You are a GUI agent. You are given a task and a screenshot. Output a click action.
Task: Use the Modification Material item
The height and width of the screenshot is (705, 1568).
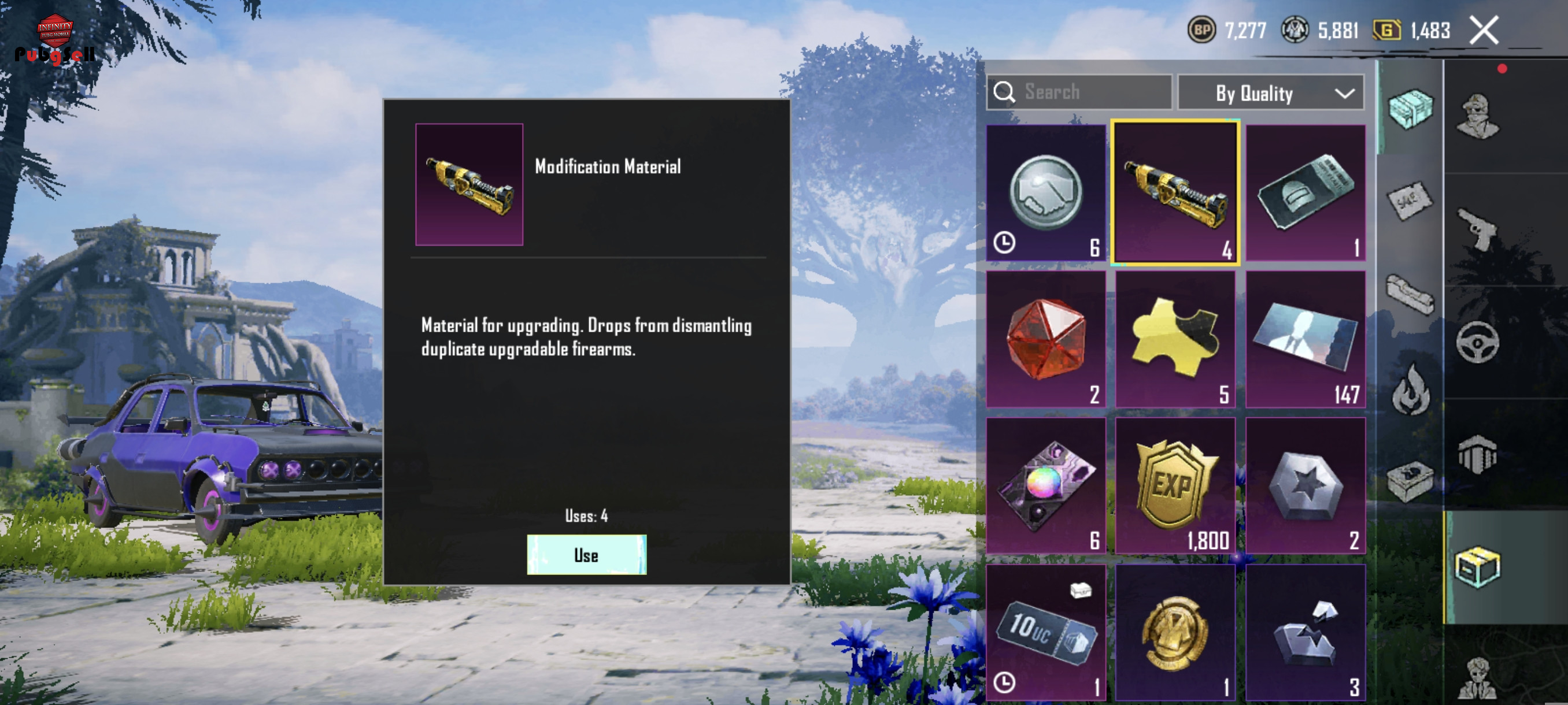(x=586, y=554)
